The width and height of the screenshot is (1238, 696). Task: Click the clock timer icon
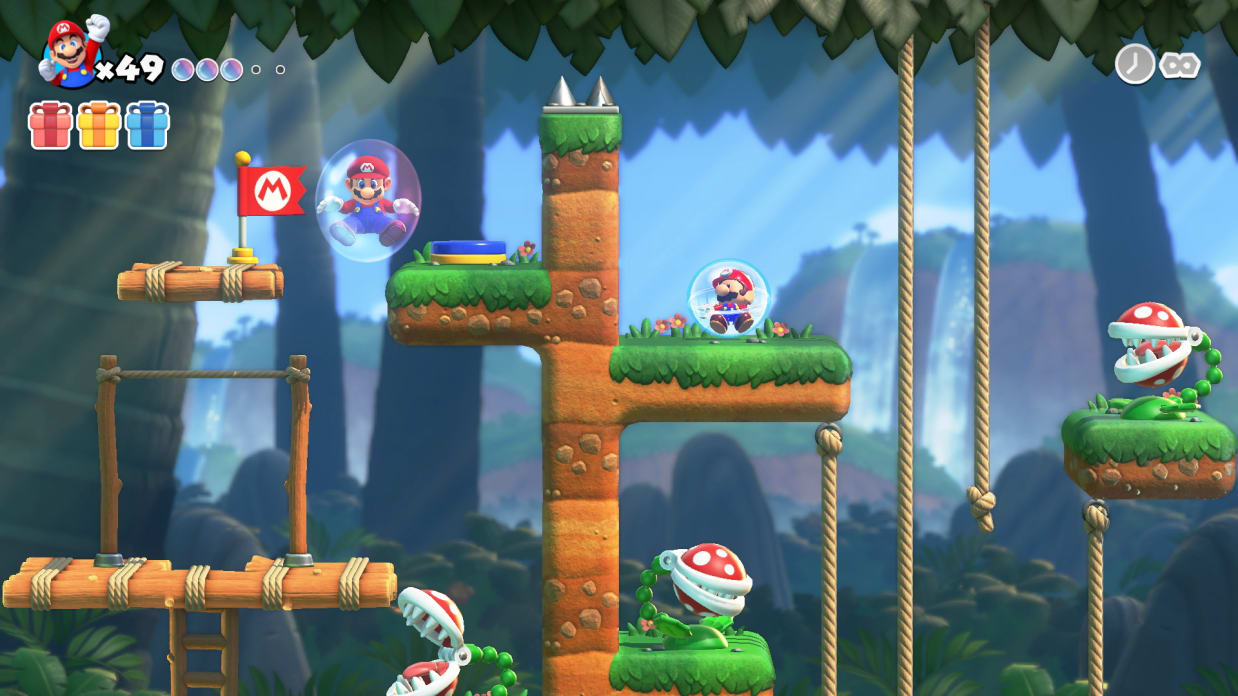(1135, 64)
